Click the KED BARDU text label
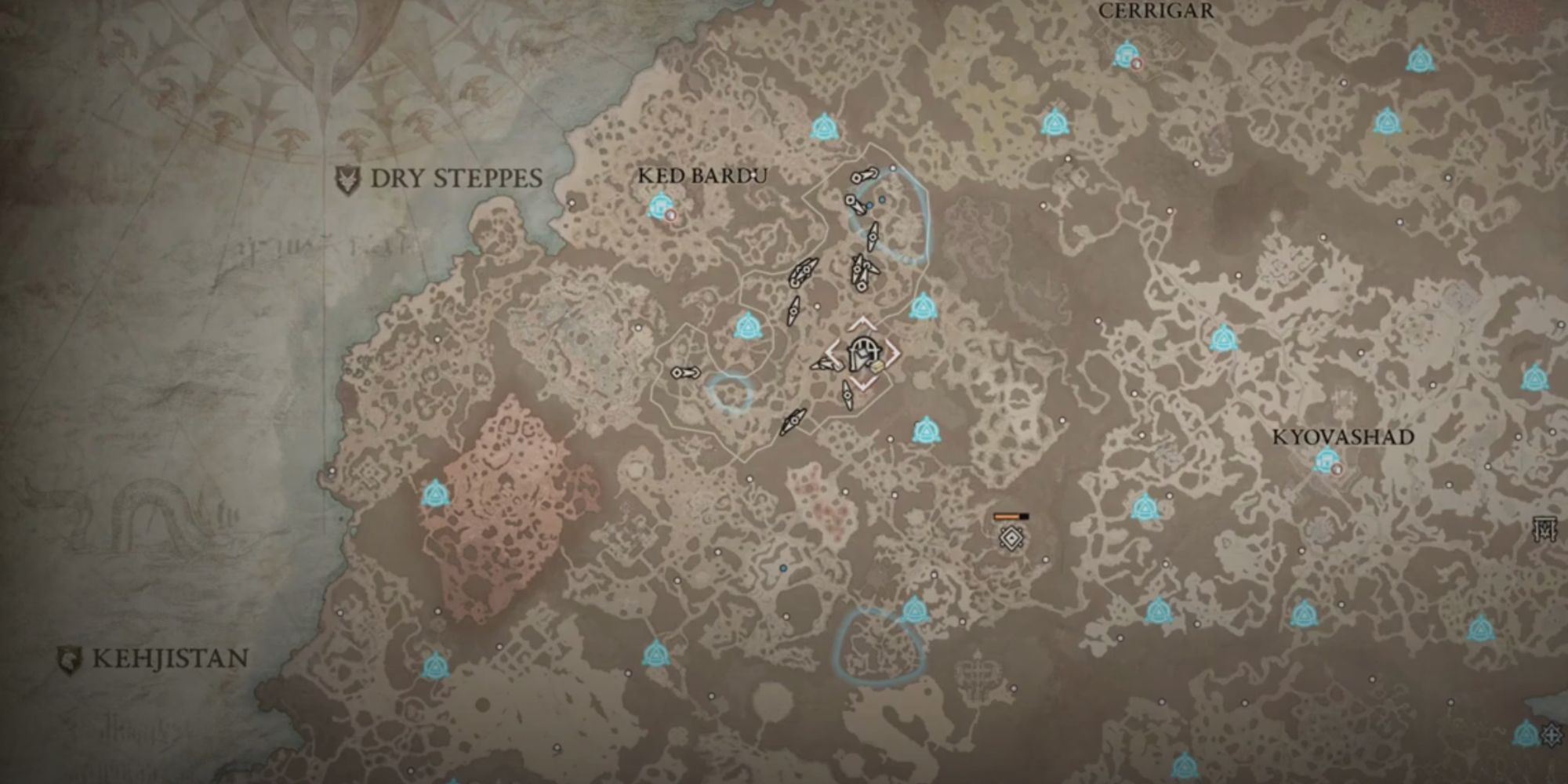The height and width of the screenshot is (784, 1568). pyautogui.click(x=702, y=176)
